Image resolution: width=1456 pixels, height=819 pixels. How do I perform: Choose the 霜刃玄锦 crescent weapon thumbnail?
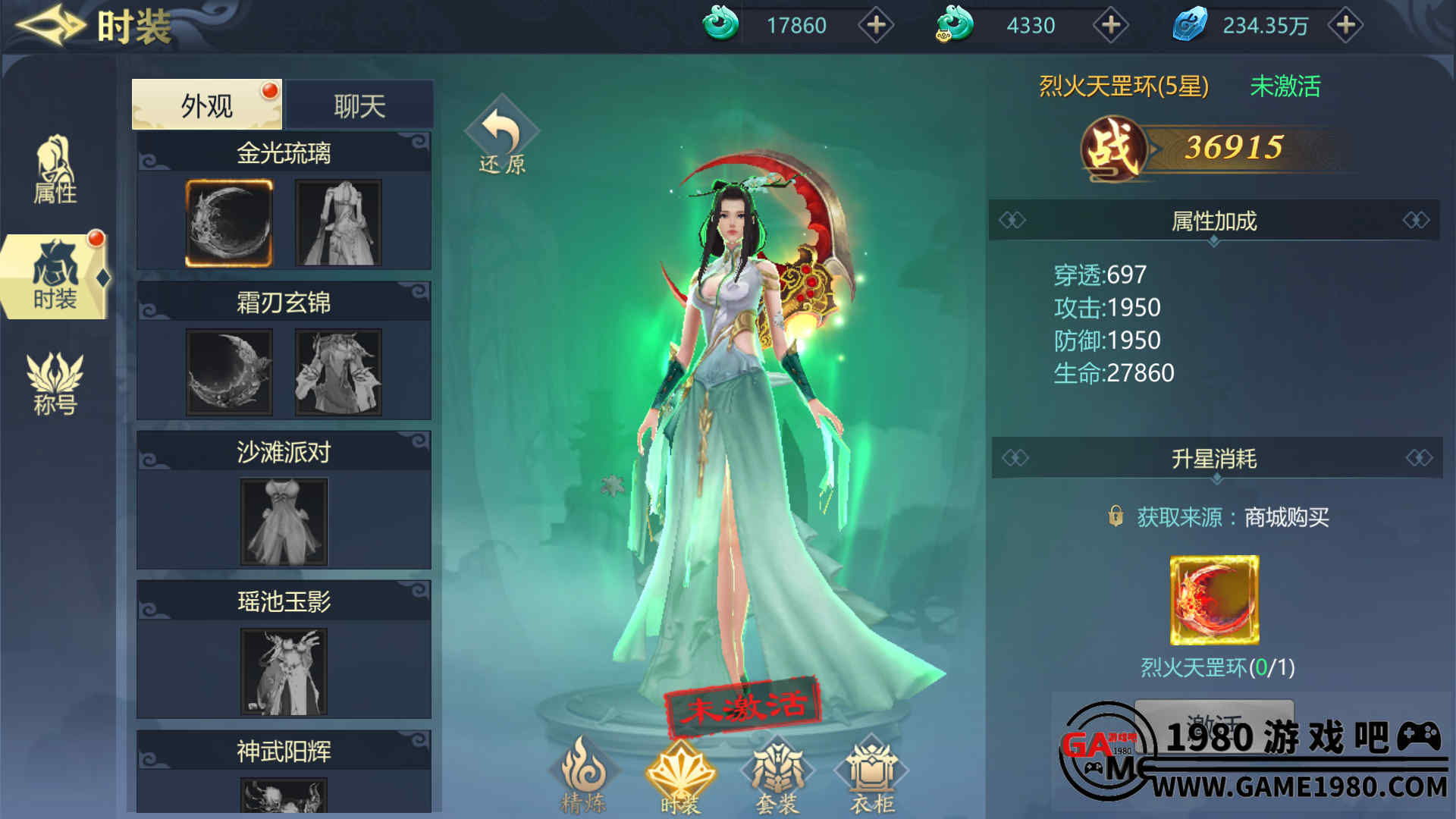click(229, 372)
